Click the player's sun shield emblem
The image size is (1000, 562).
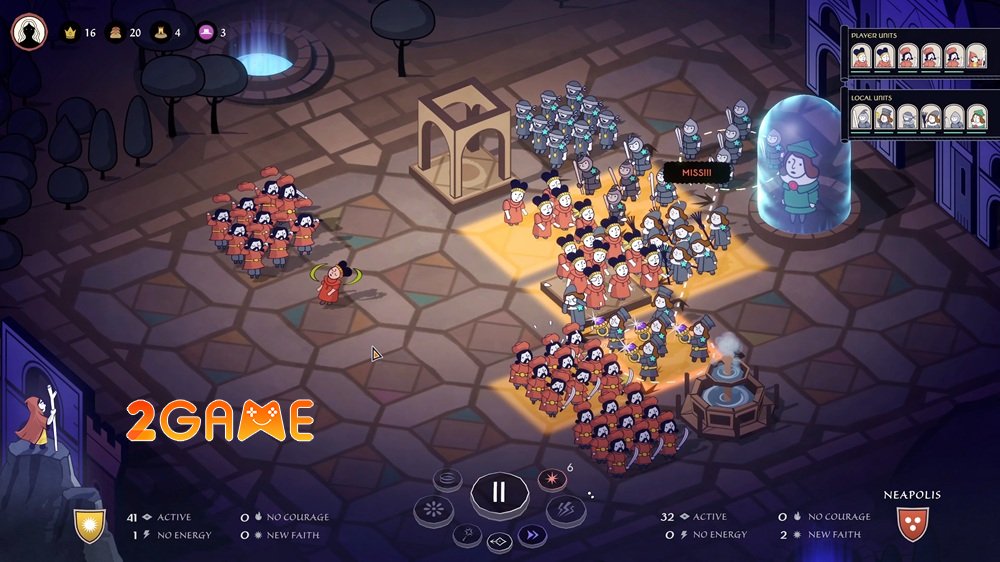tap(88, 526)
